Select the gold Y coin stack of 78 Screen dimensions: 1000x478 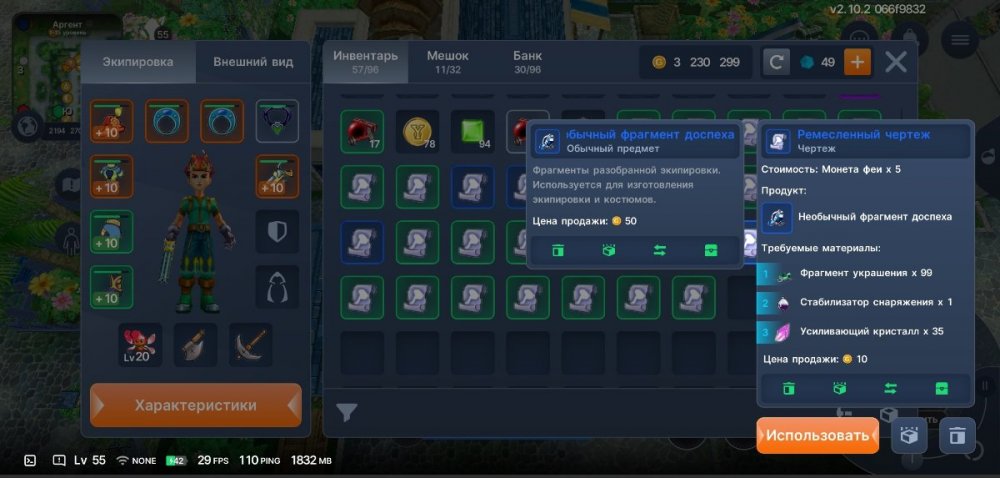[x=417, y=132]
